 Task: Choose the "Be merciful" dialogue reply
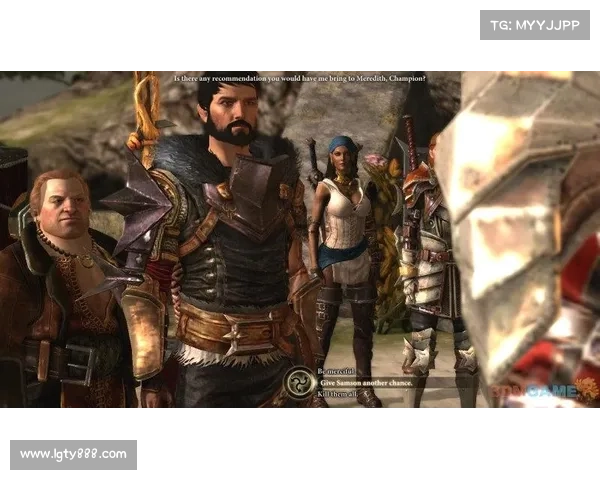click(x=338, y=370)
